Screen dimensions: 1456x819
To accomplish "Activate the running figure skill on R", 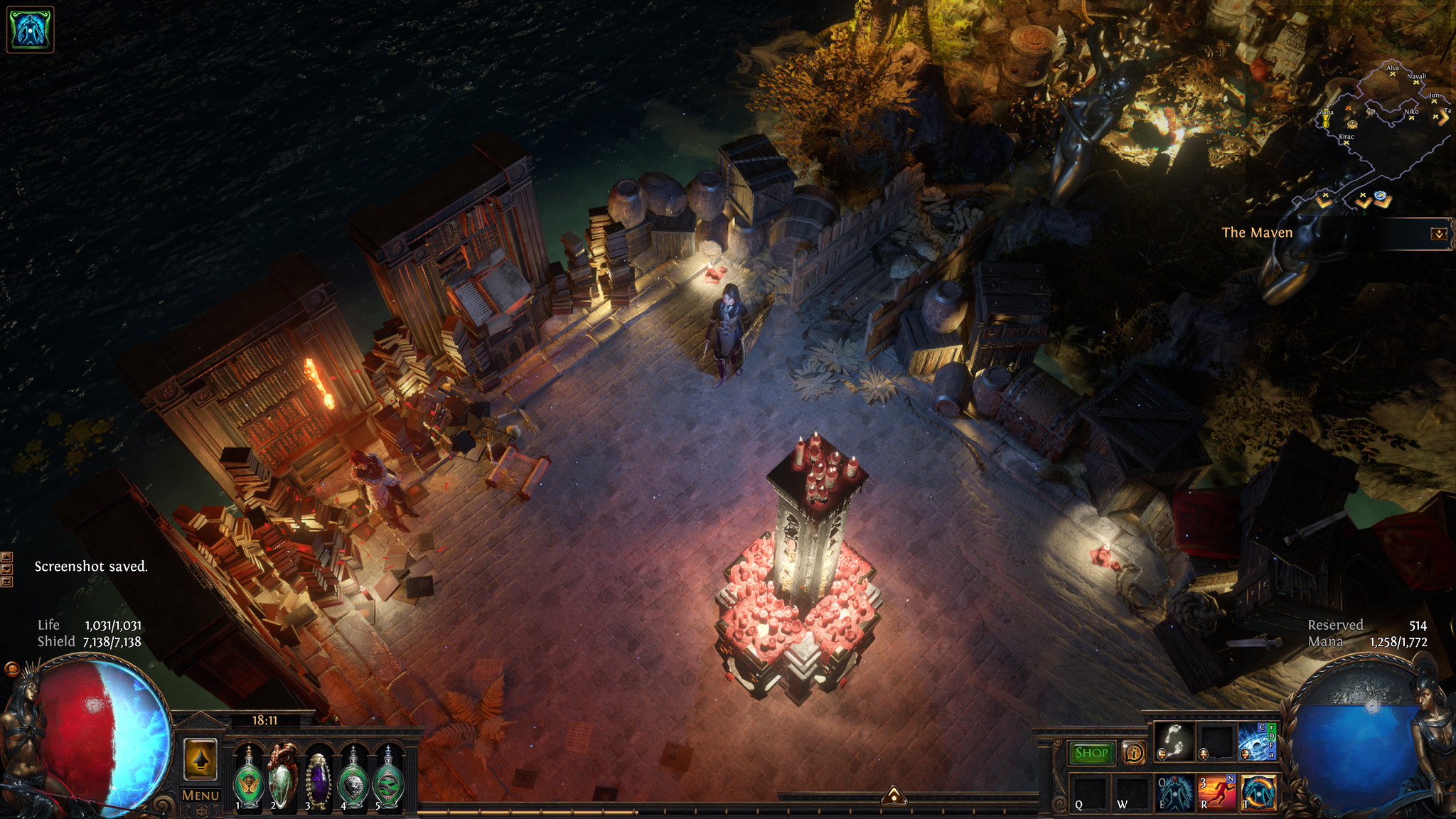I will point(1216,792).
